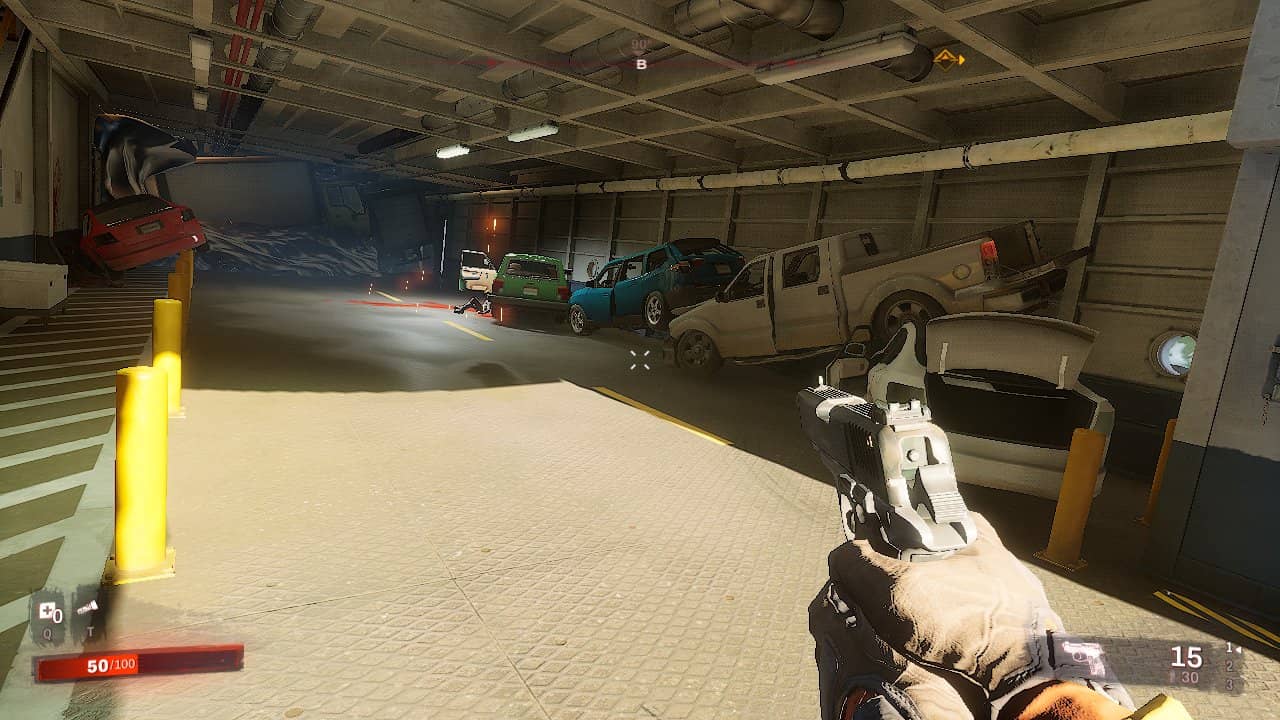Select the pistol weapon icon
This screenshot has width=1280, height=720.
tap(1081, 658)
